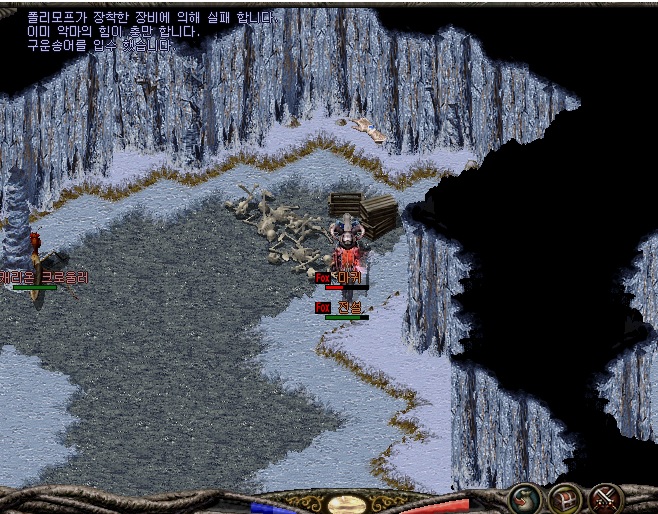Click the golden oval center ornament
The width and height of the screenshot is (658, 514).
pyautogui.click(x=346, y=505)
